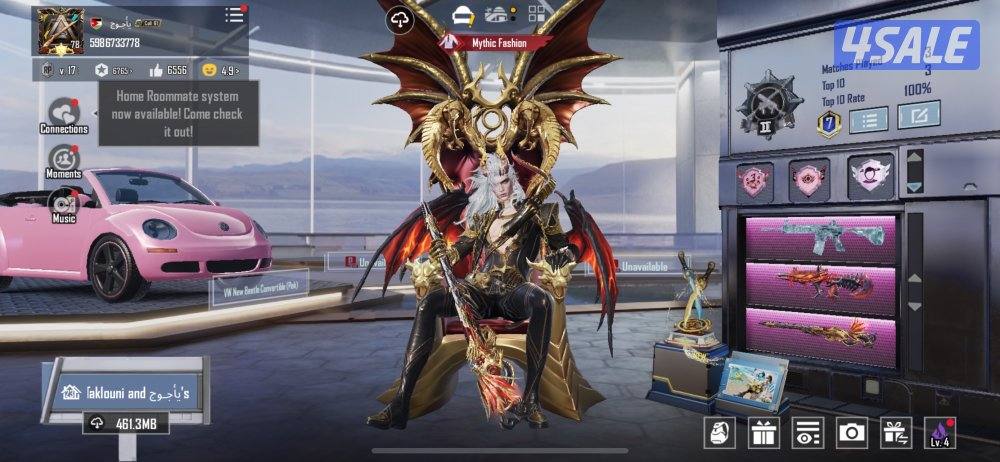Select the helmet outfit tab
The width and height of the screenshot is (1000, 462).
click(462, 15)
